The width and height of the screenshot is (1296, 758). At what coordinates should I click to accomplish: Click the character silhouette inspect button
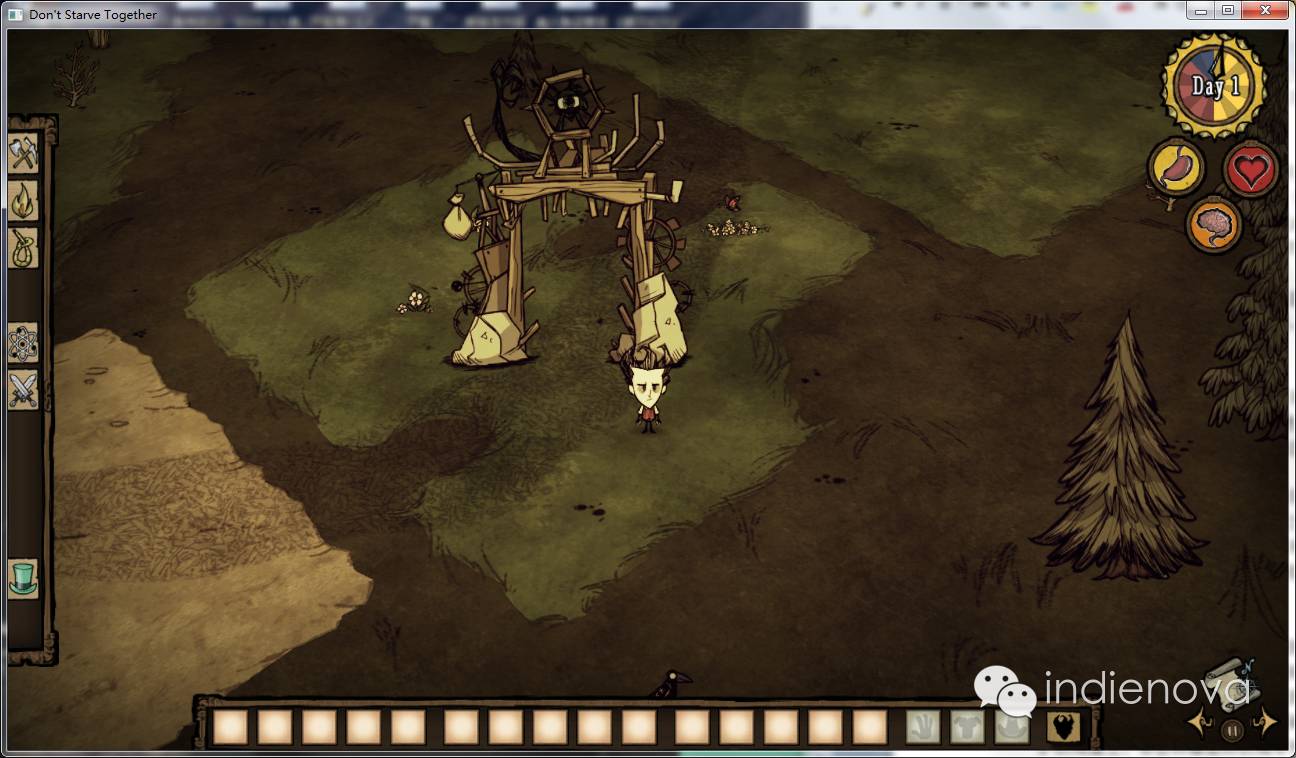[1063, 727]
